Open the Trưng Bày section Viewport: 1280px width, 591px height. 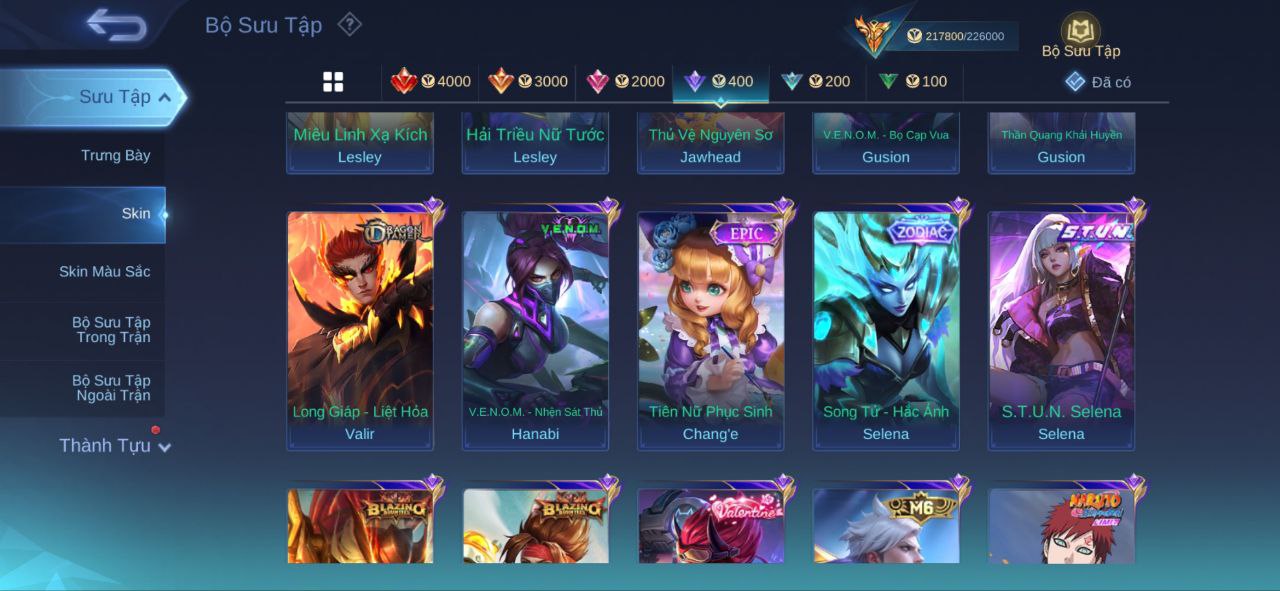pos(115,155)
